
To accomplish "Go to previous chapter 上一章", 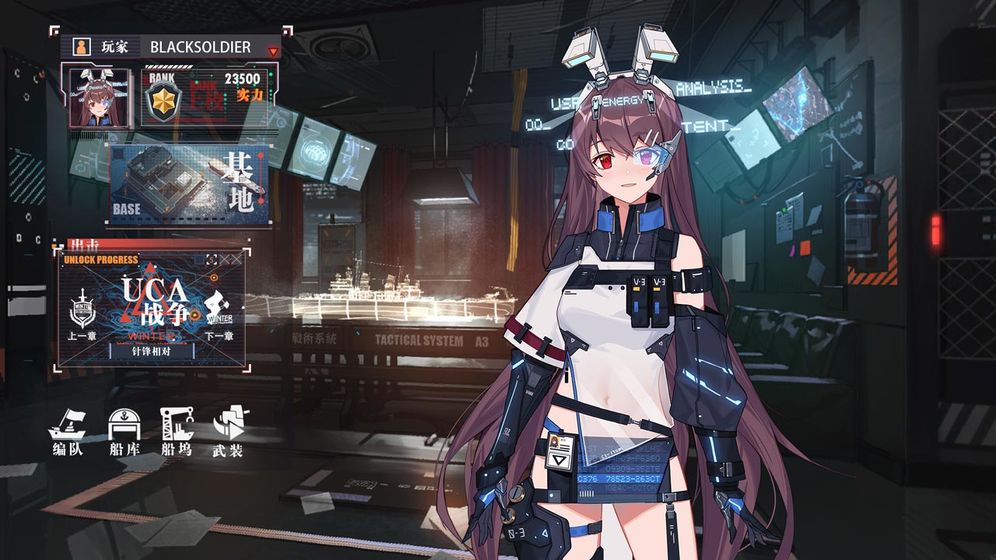I will coord(81,319).
